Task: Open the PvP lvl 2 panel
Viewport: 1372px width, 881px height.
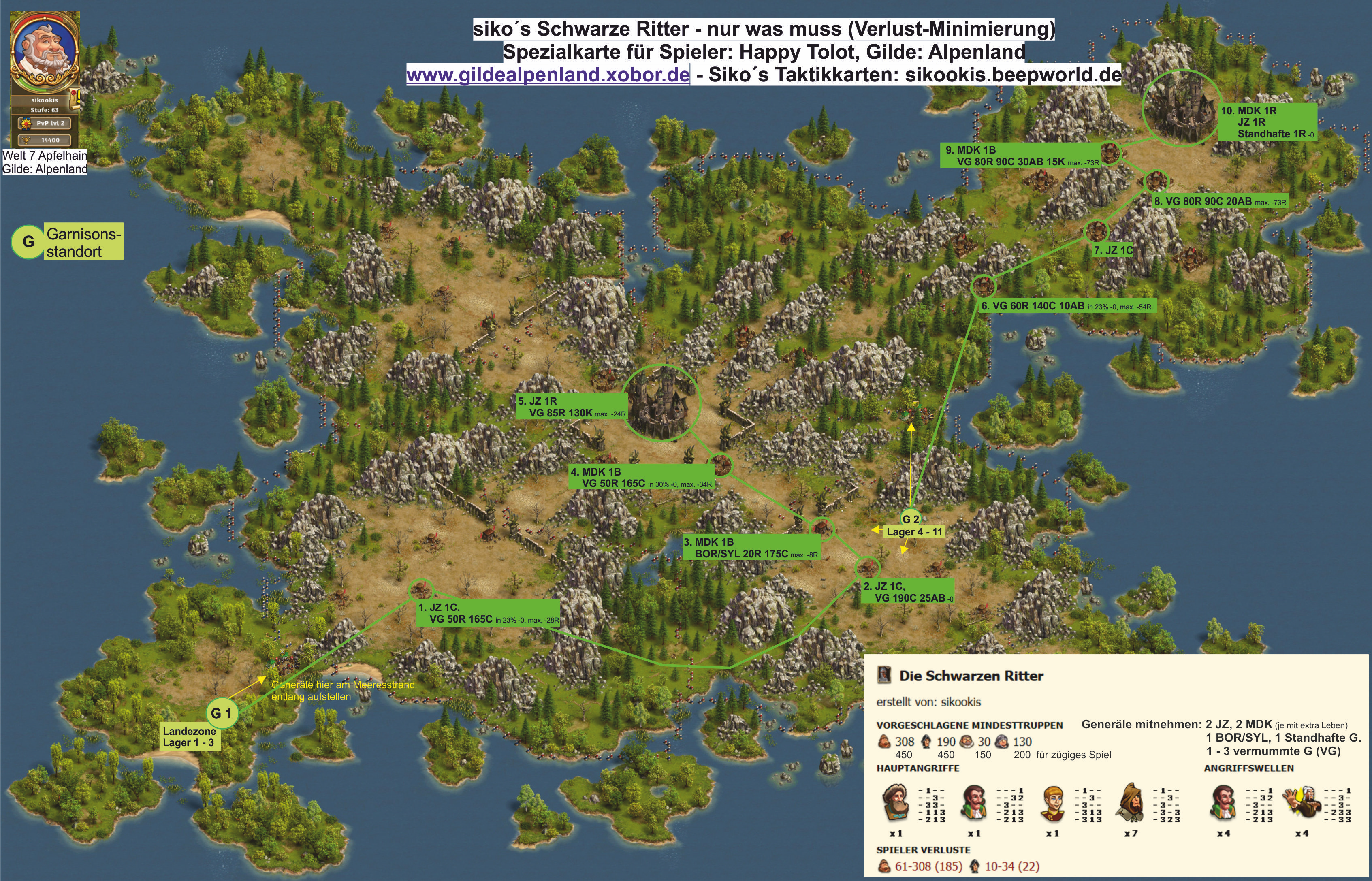Action: 45,123
